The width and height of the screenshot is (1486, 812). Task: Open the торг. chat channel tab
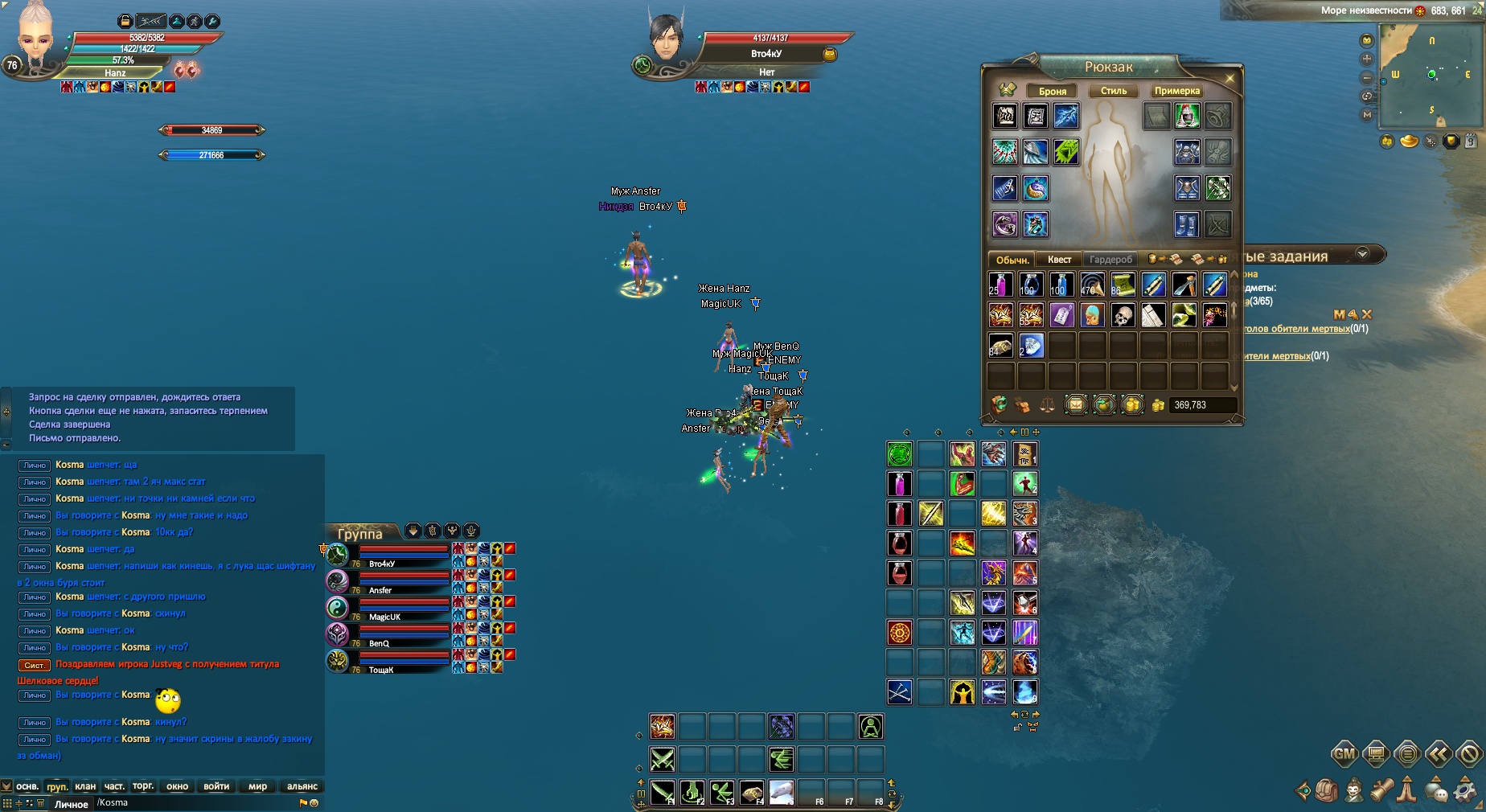click(143, 786)
